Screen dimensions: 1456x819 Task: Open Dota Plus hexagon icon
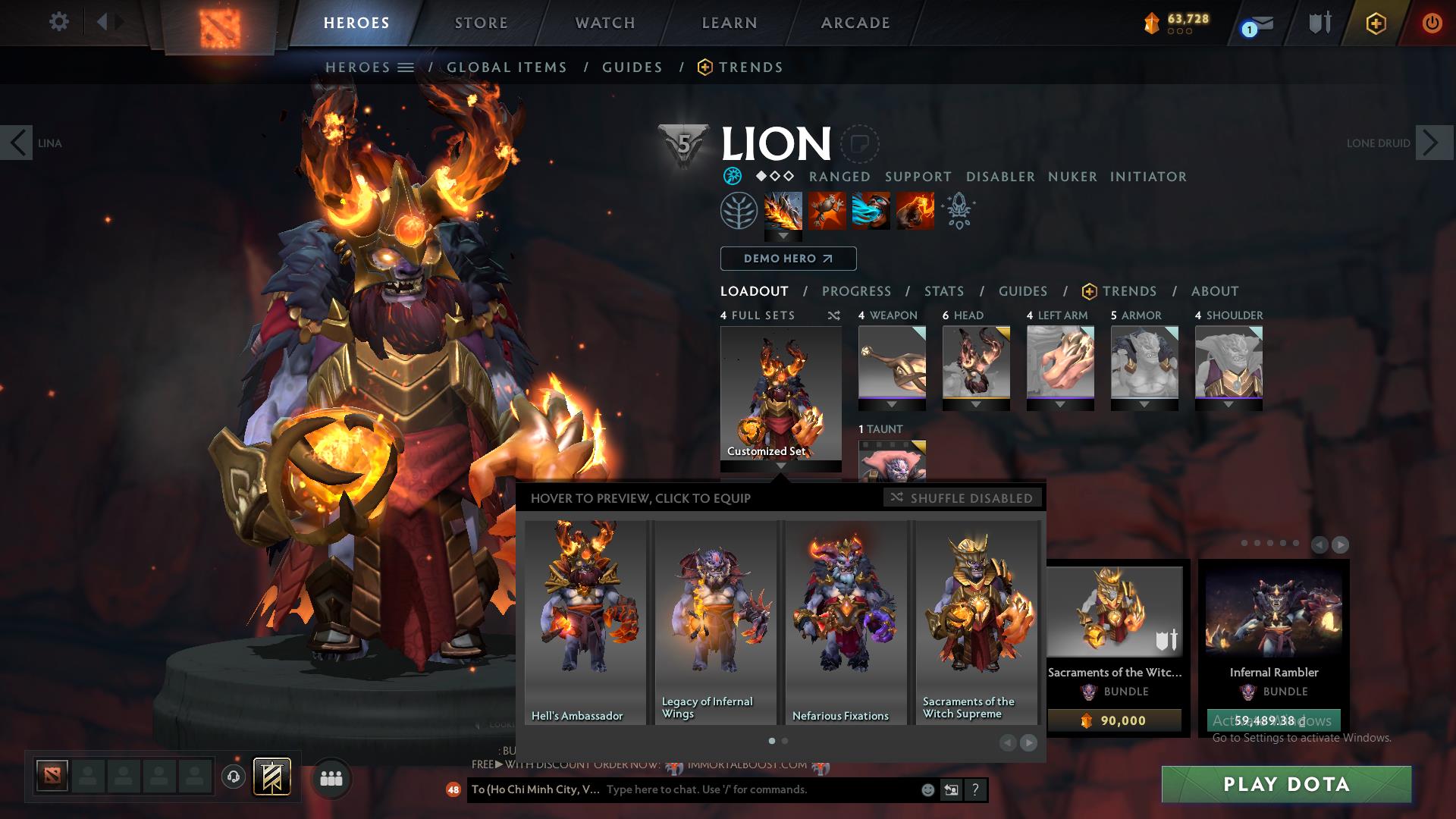coord(1375,23)
